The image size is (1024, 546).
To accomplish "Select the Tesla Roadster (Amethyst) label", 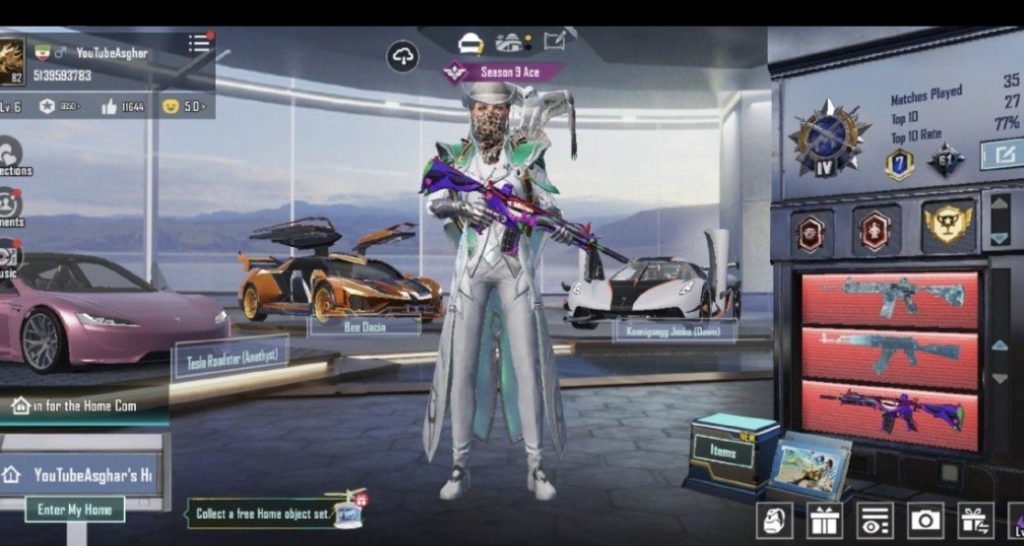I will tap(231, 358).
